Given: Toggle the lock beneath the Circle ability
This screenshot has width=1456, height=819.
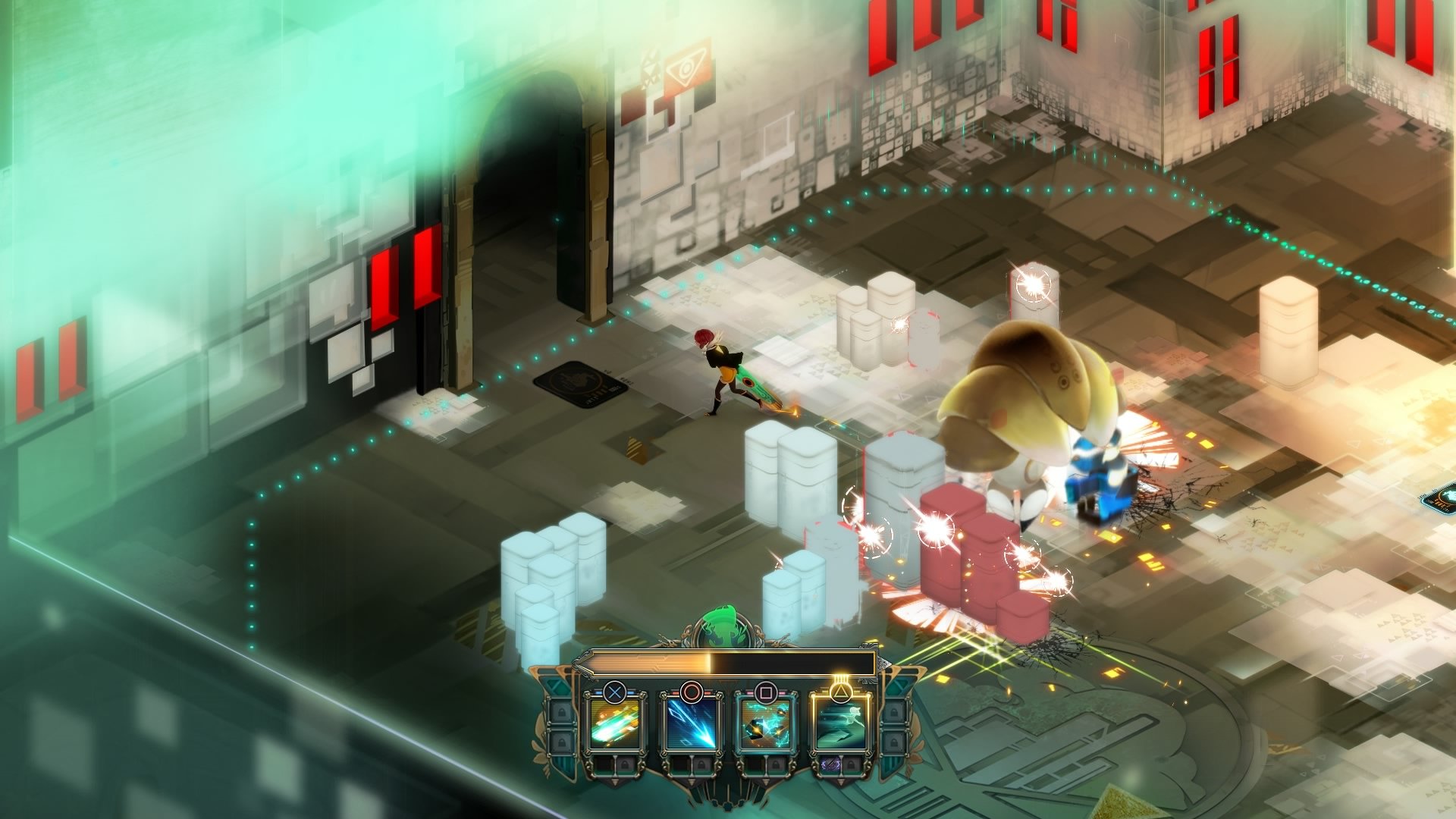Looking at the screenshot, I should (700, 764).
